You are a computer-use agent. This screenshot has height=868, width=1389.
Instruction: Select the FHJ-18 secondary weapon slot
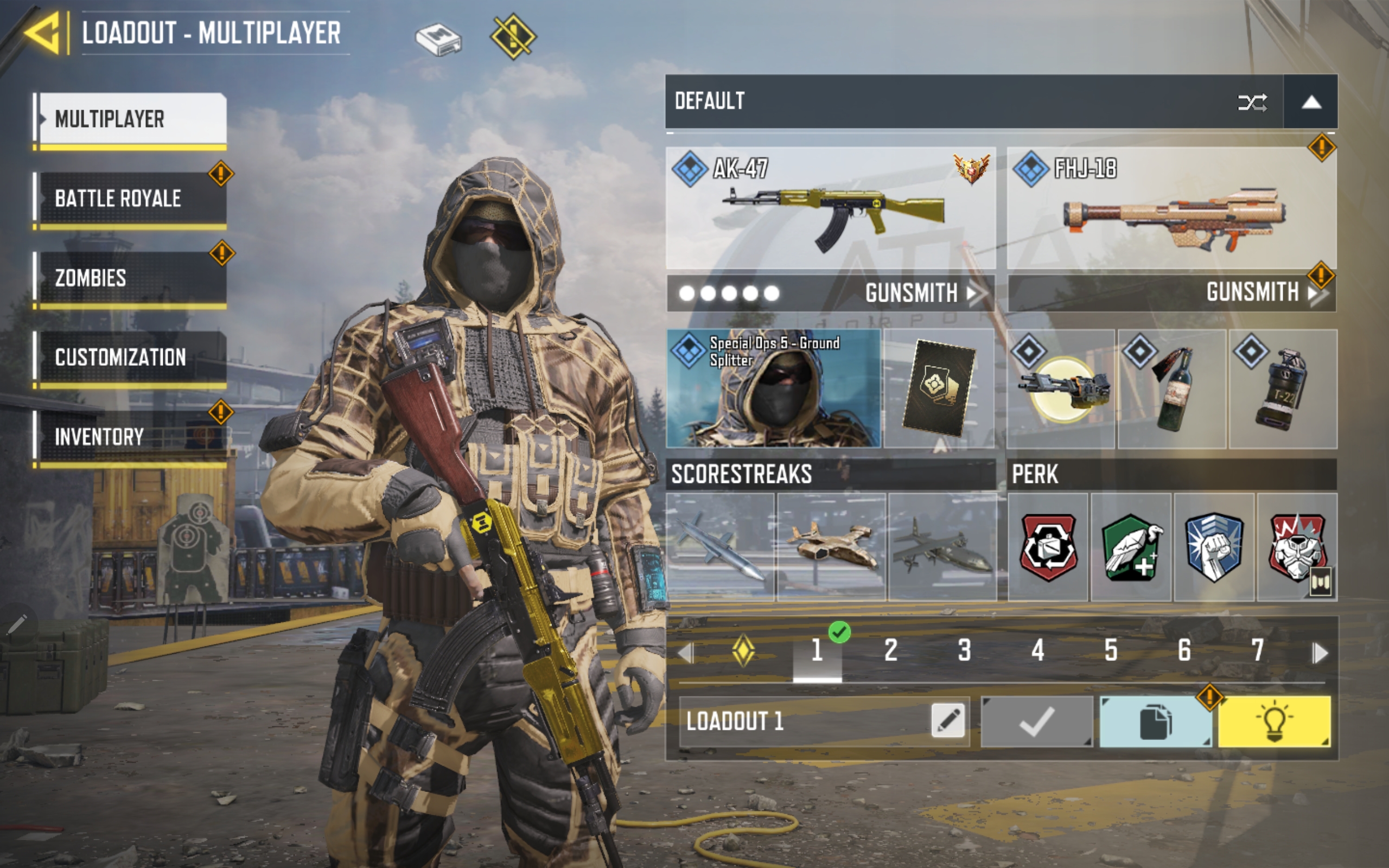(x=1171, y=208)
